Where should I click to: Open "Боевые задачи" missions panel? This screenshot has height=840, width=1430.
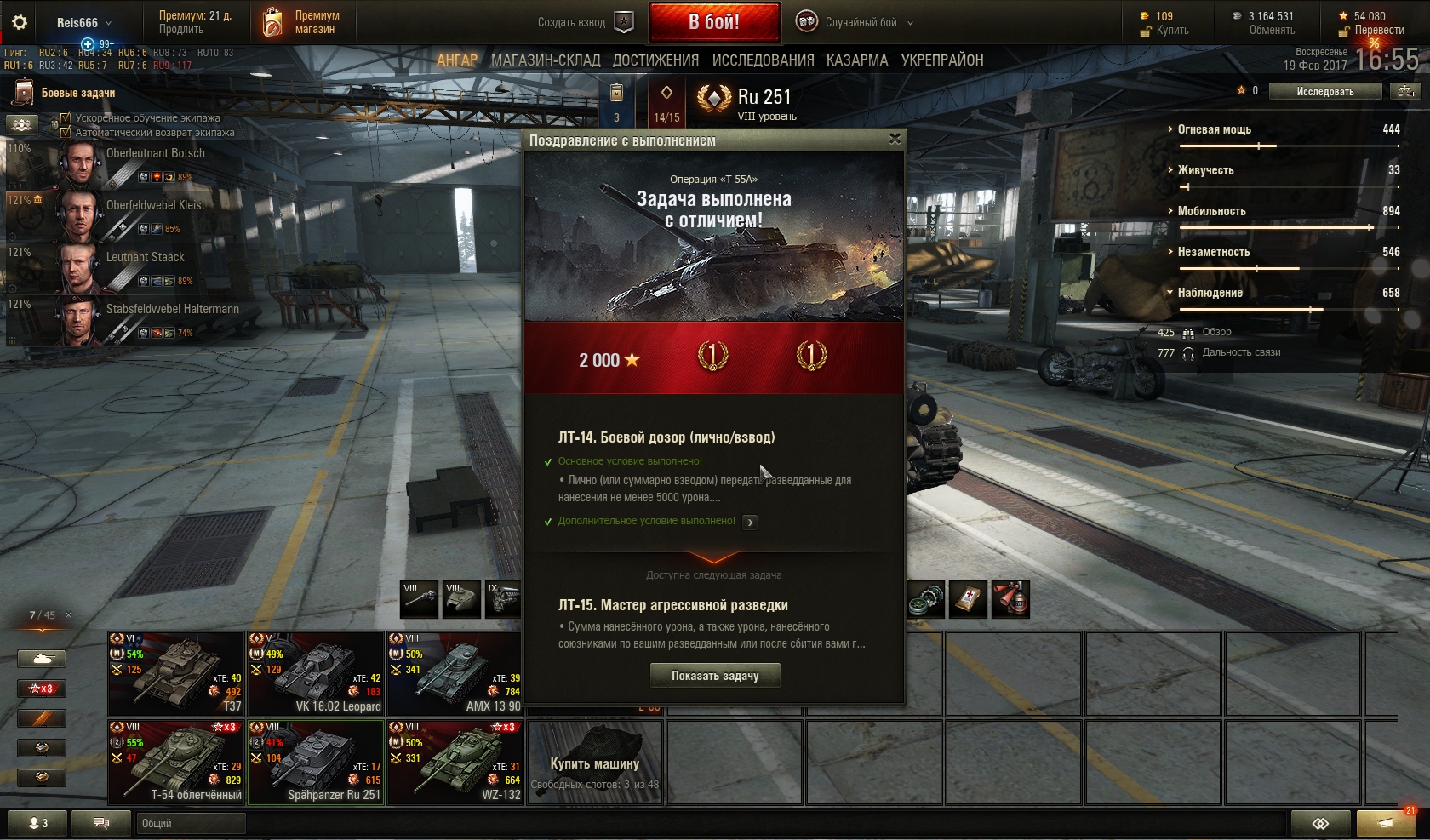click(x=77, y=93)
